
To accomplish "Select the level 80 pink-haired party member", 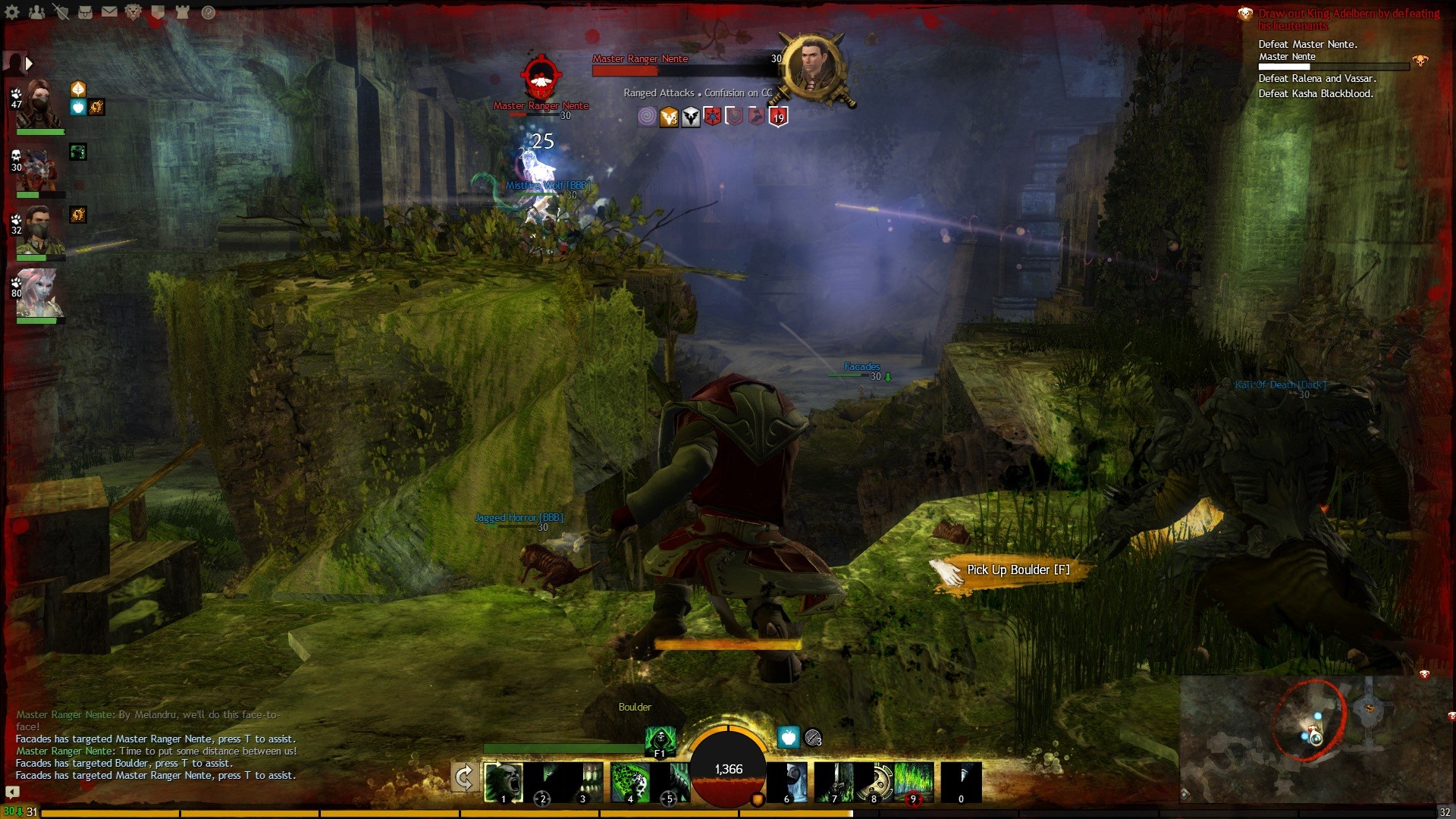I will [x=38, y=293].
